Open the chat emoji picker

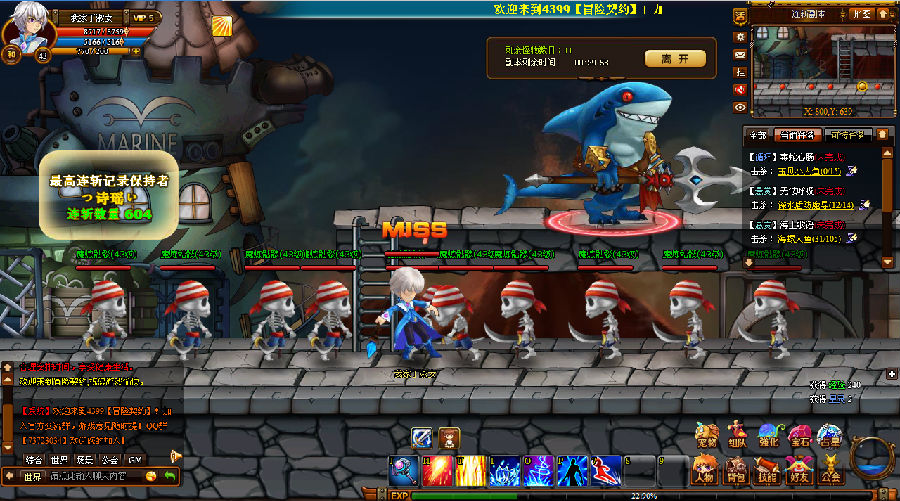click(151, 476)
